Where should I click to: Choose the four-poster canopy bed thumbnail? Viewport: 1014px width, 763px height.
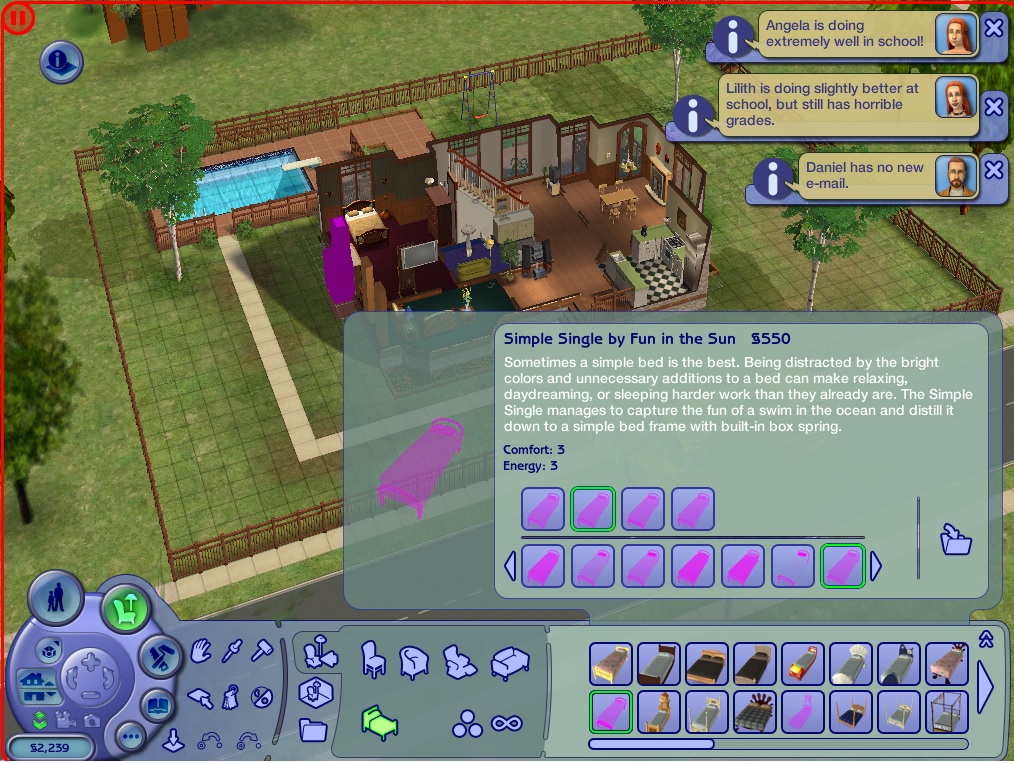click(946, 712)
